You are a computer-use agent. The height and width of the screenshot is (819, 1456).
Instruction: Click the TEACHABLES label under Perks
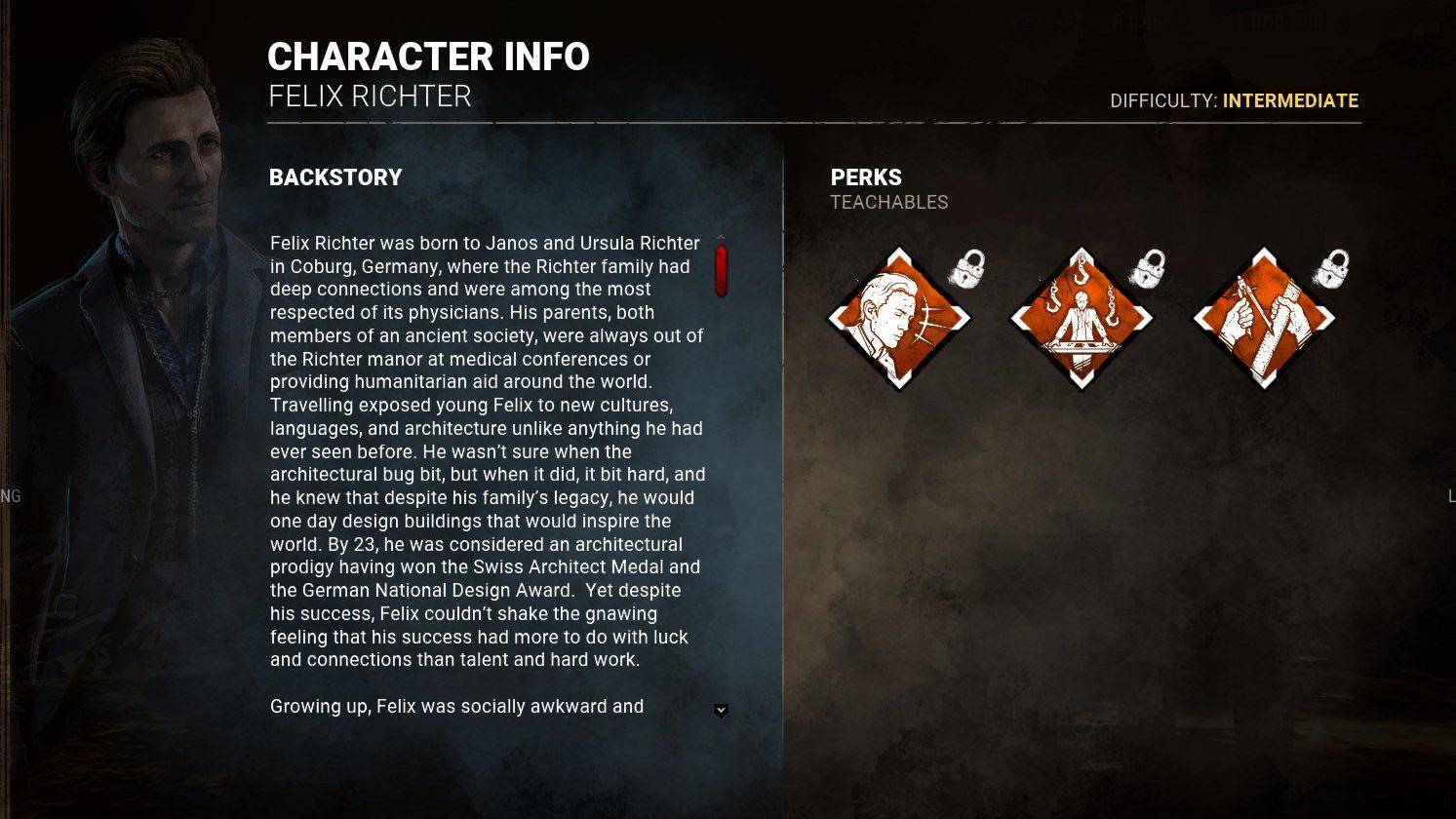point(888,203)
